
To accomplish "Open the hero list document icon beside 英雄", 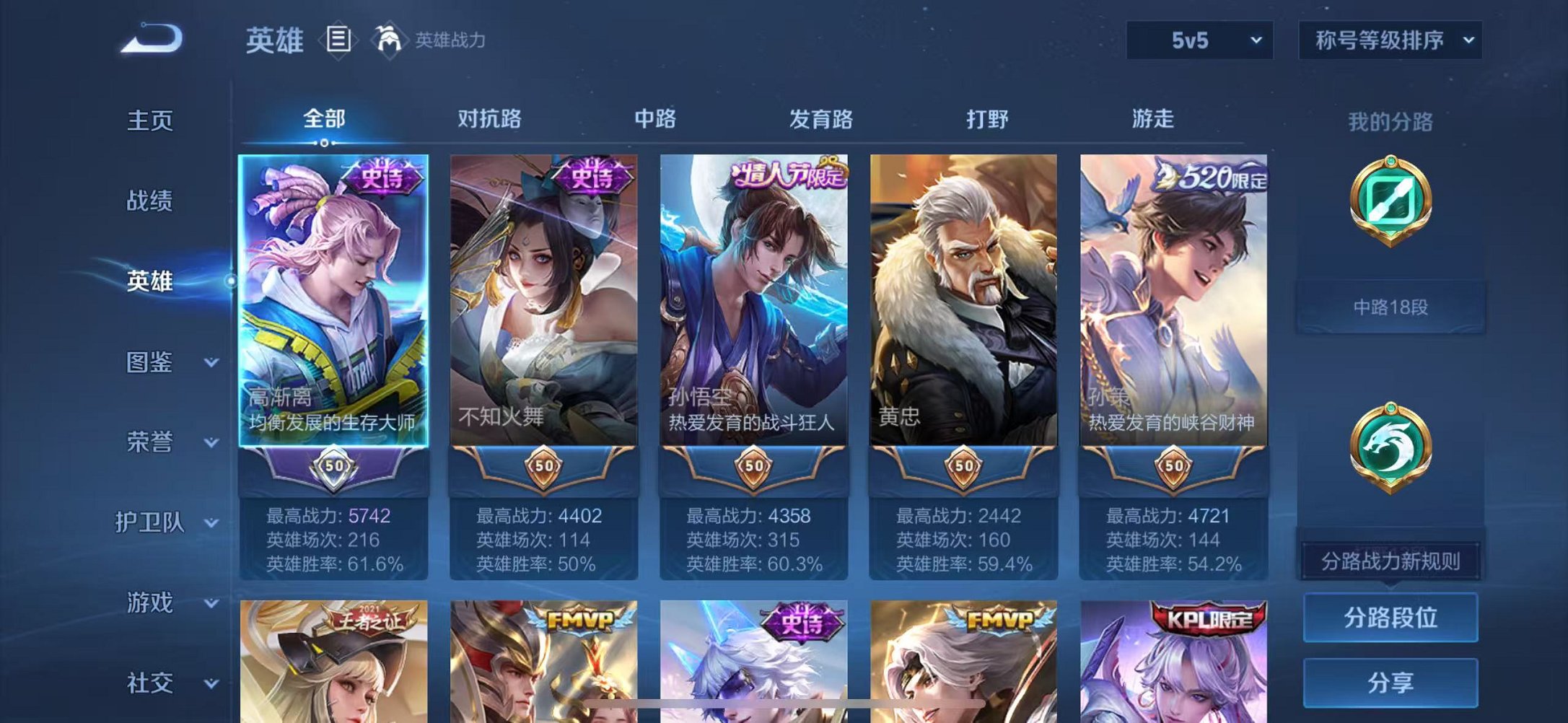I will click(338, 39).
